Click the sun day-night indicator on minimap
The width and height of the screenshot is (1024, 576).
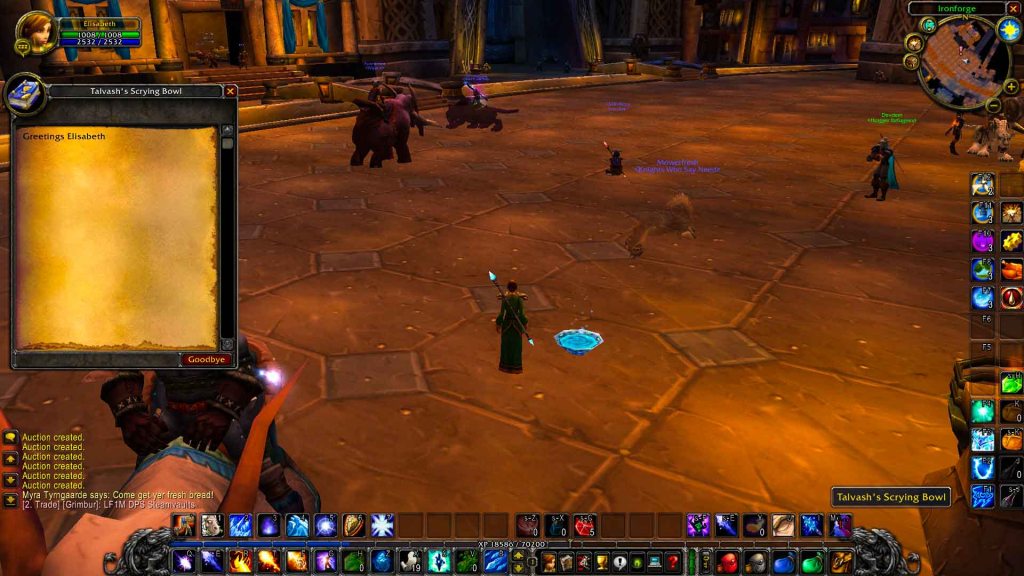pyautogui.click(x=1008, y=31)
